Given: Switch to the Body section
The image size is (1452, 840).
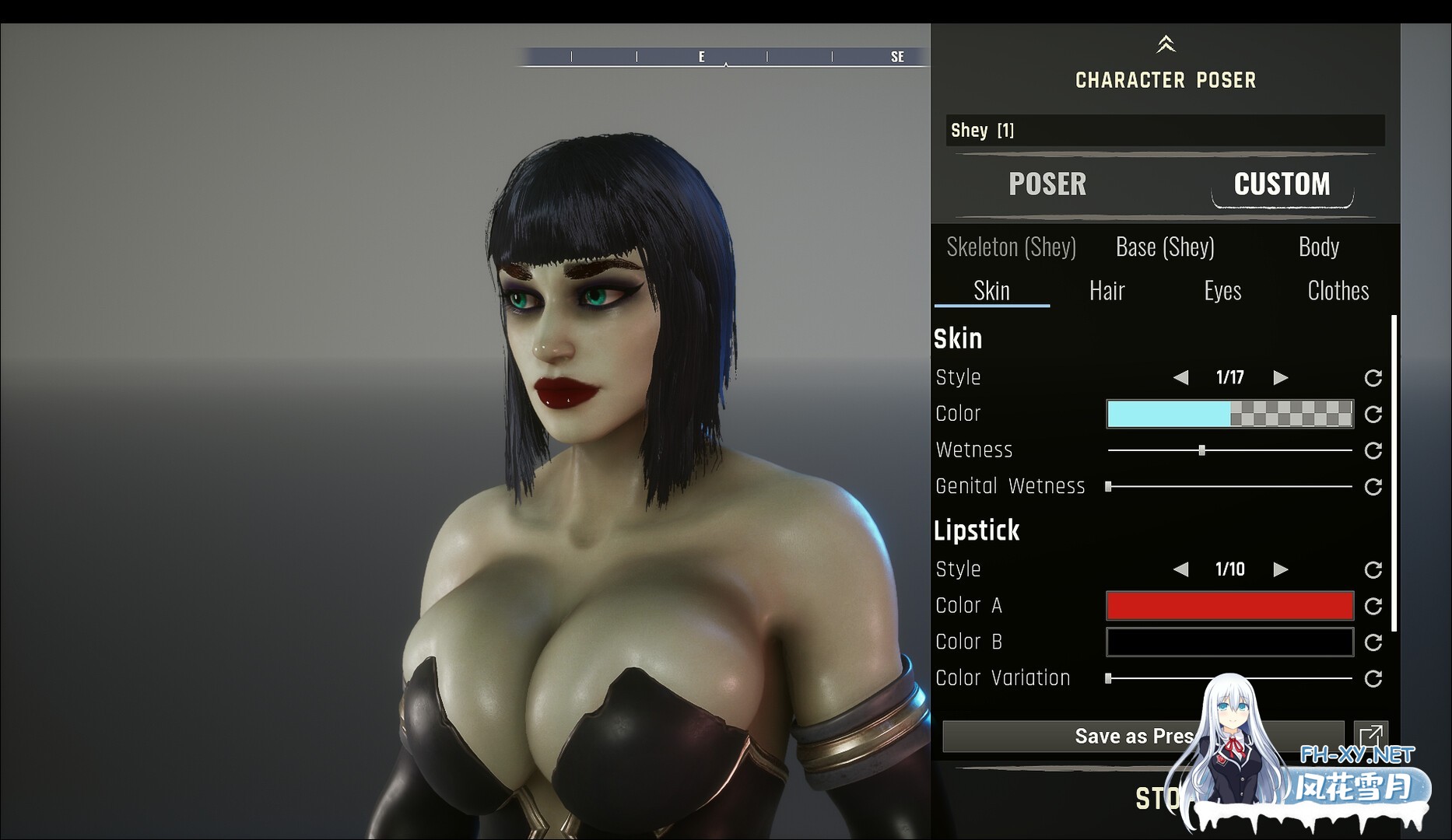Looking at the screenshot, I should coord(1318,247).
